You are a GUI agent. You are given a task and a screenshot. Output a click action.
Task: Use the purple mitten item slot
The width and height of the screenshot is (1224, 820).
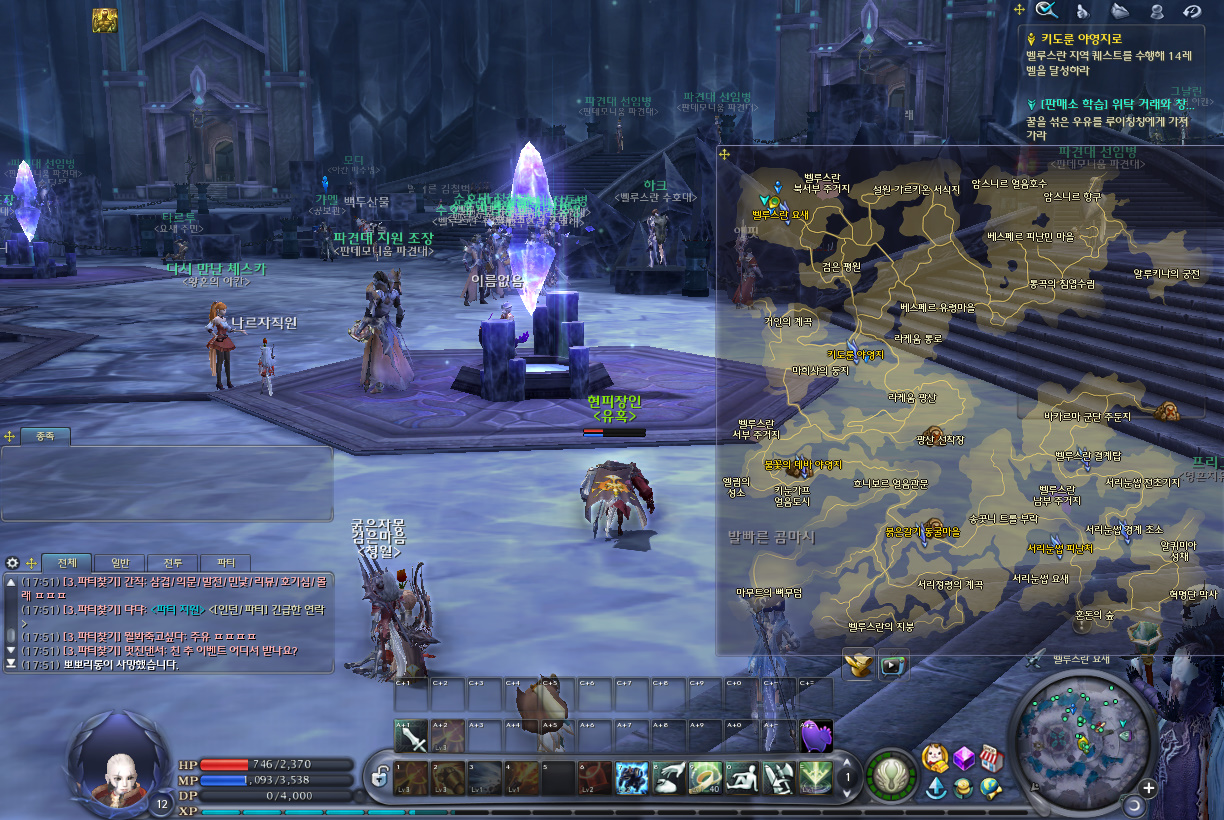coord(817,737)
